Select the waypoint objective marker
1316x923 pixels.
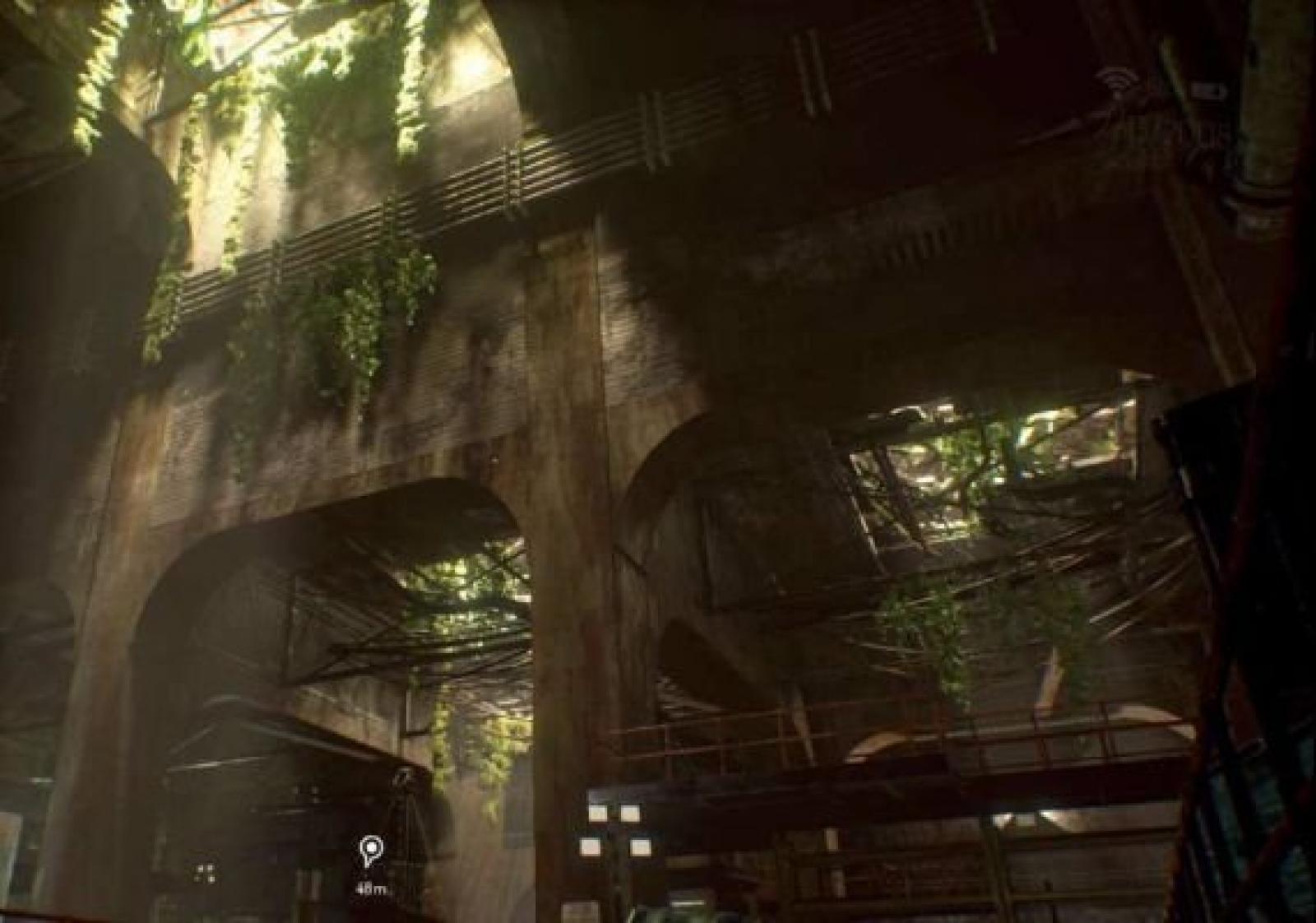[x=372, y=850]
